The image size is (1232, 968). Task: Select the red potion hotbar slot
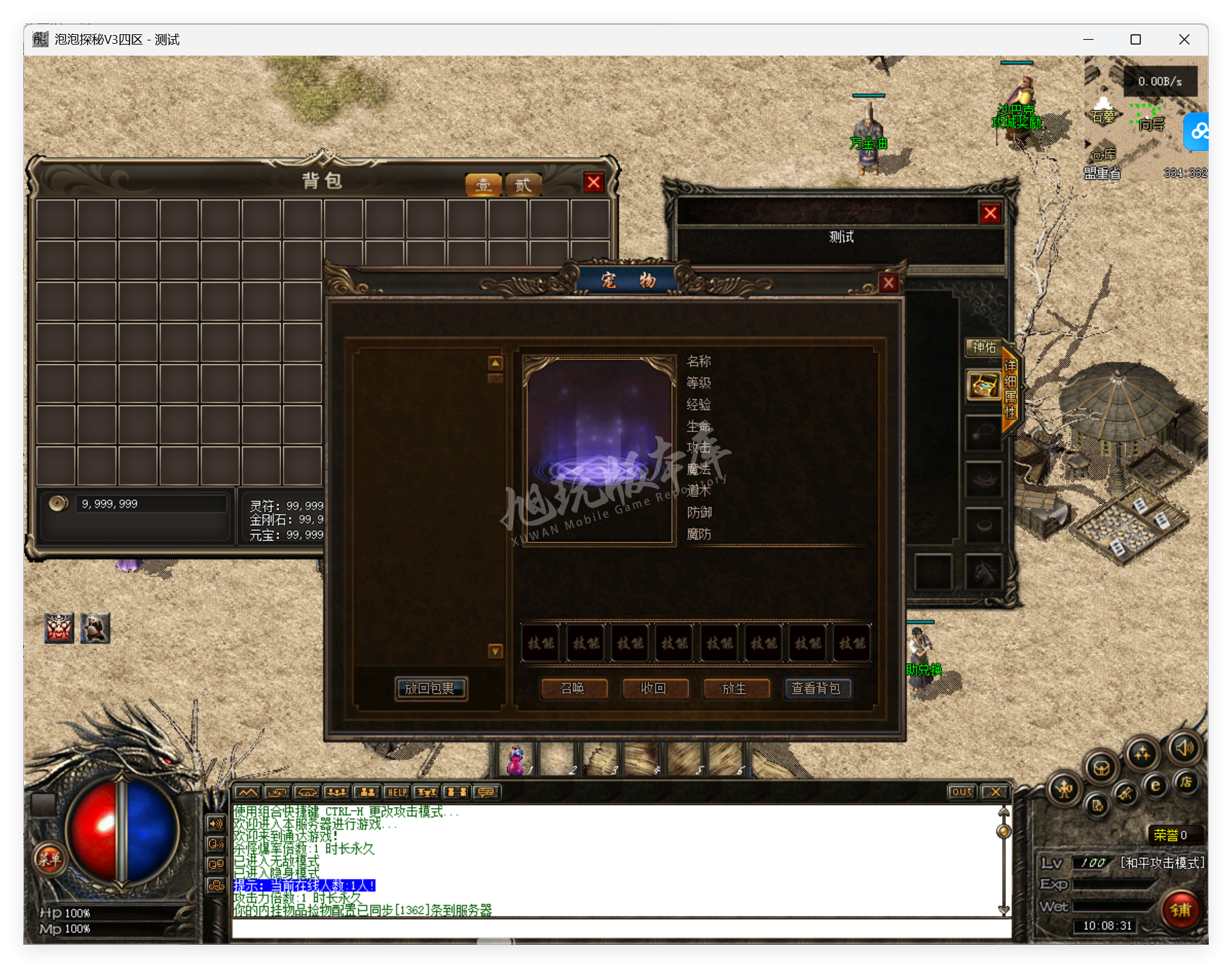pos(516,760)
